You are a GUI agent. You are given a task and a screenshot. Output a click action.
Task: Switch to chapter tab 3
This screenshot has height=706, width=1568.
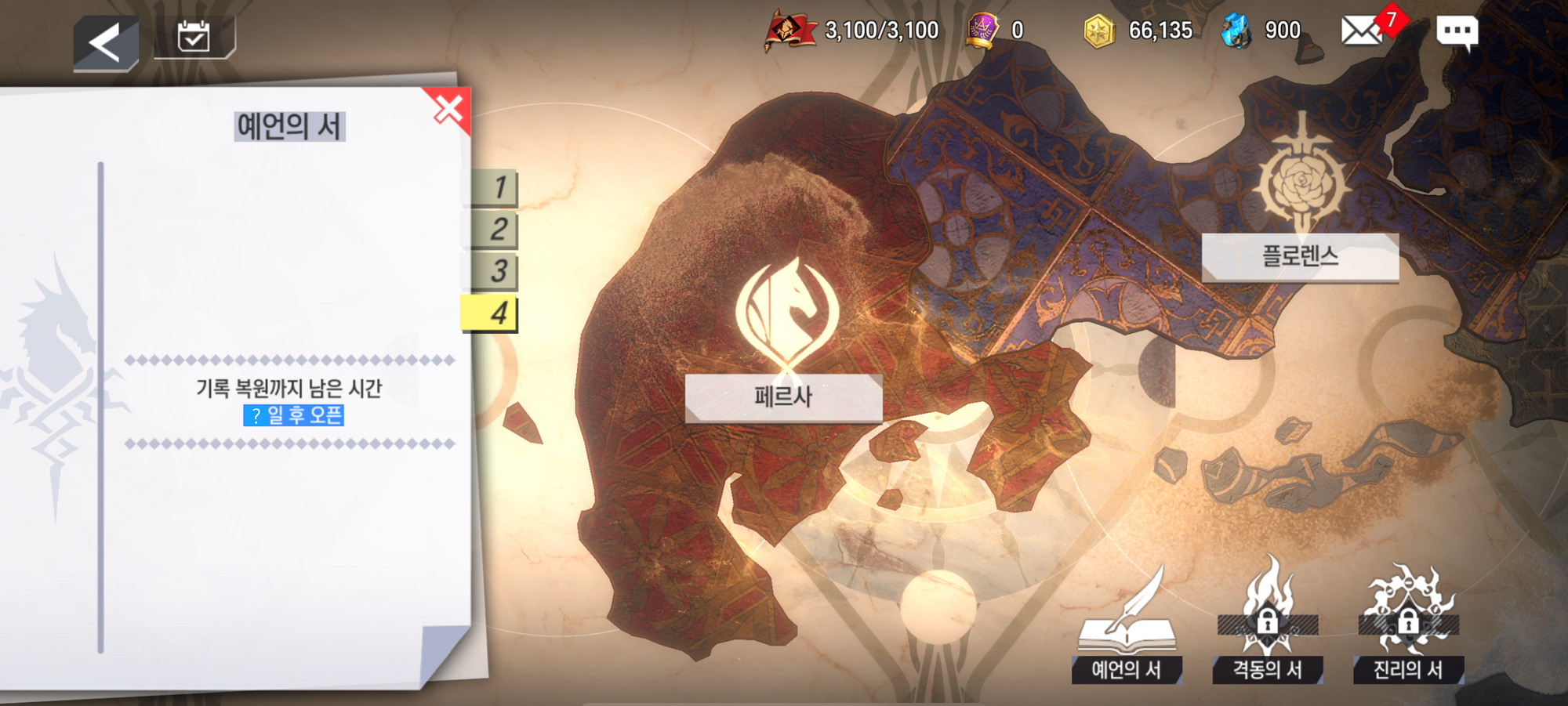[495, 271]
